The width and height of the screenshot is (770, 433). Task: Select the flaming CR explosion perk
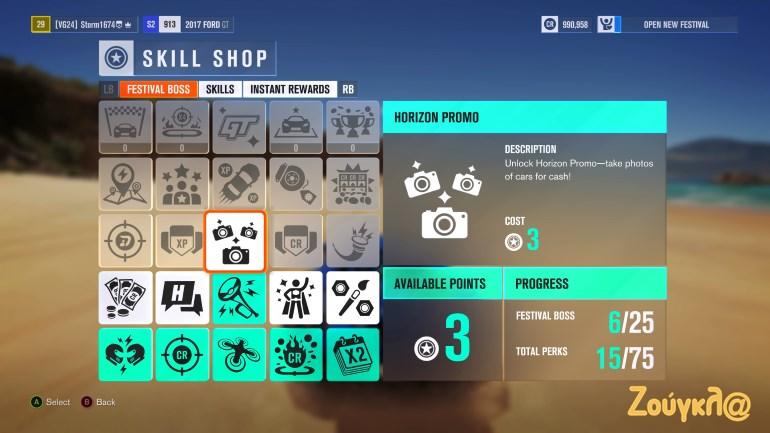(x=296, y=355)
